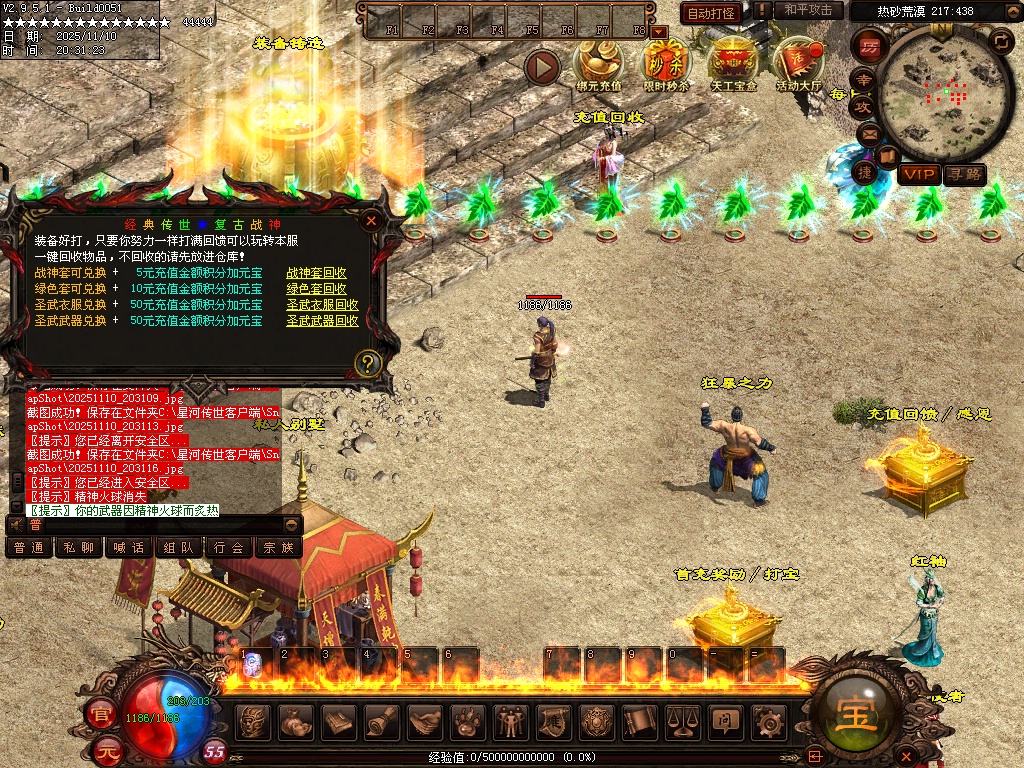Viewport: 1024px width, 768px height.
Task: Open the handshake trade icon
Action: coord(426,721)
